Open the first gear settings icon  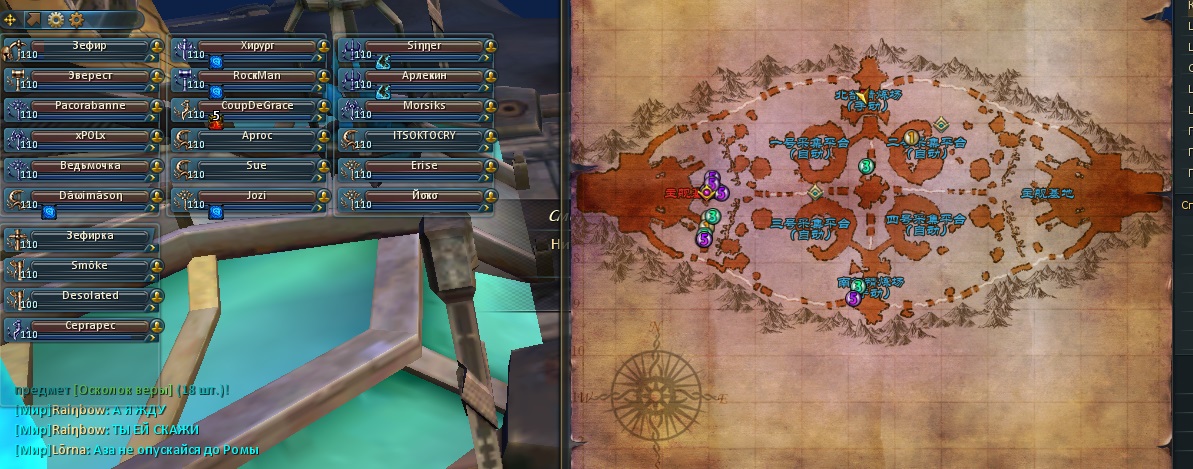coord(55,19)
